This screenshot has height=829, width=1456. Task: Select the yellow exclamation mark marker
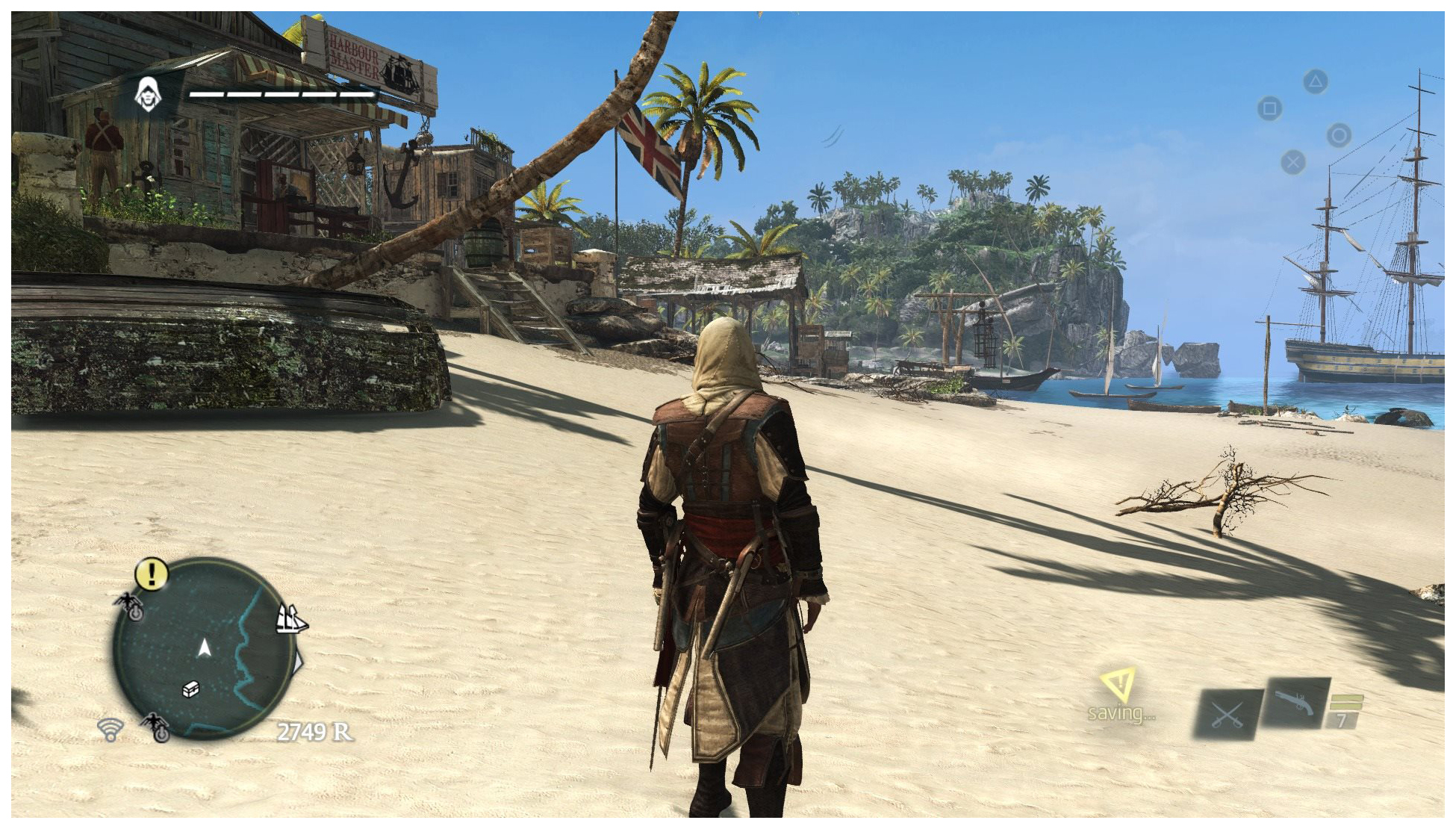(x=152, y=574)
